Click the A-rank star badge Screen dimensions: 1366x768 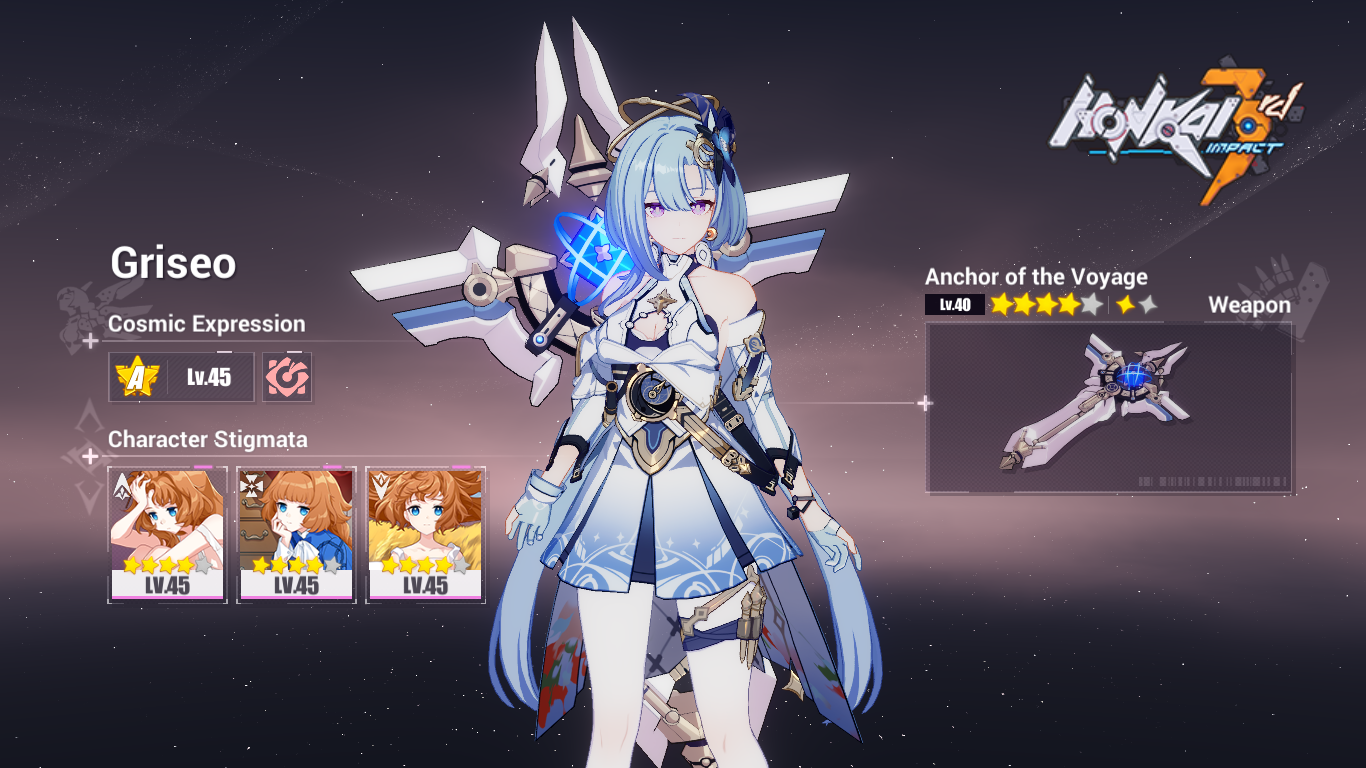click(x=139, y=377)
